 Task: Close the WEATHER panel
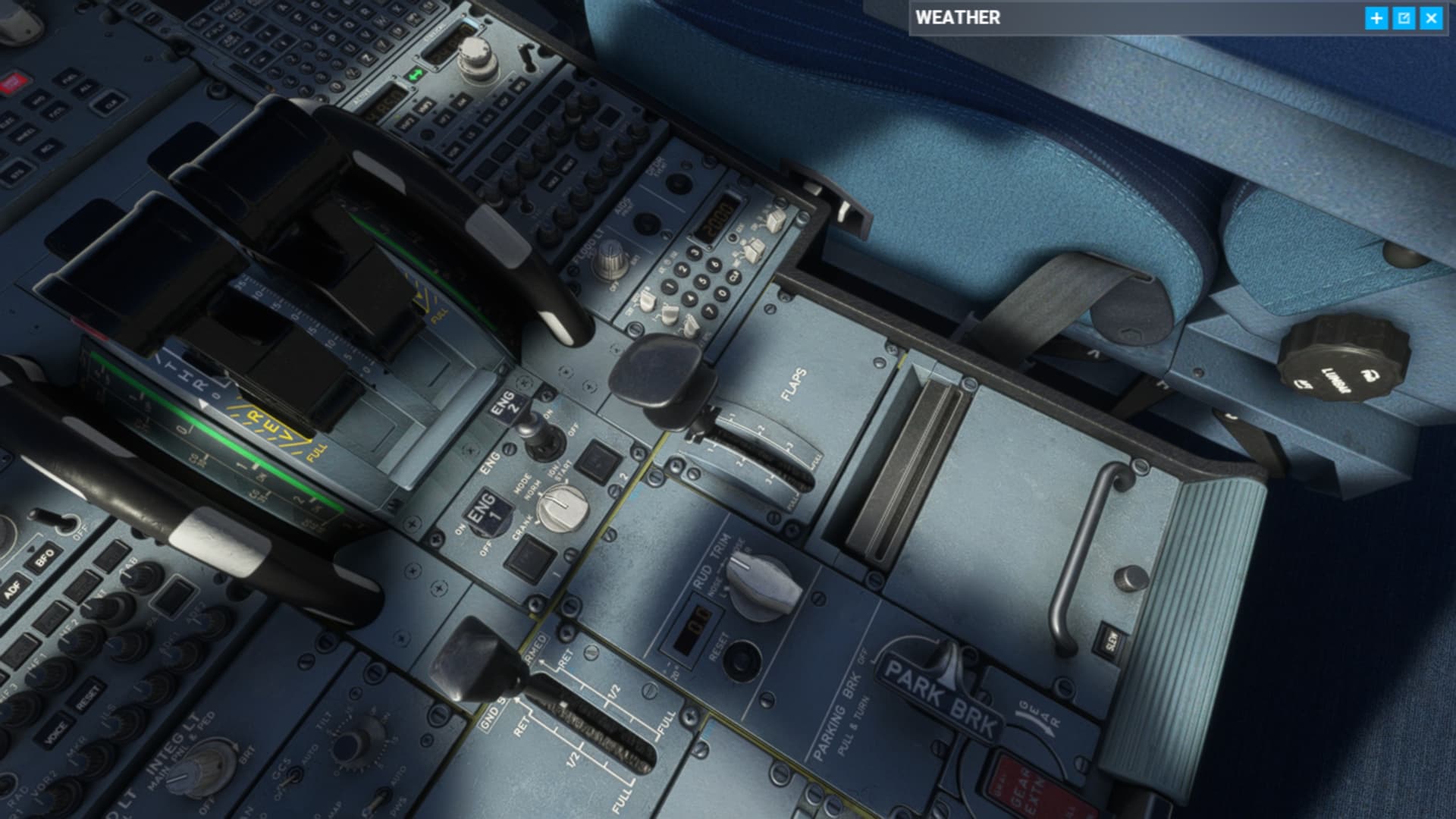point(1432,17)
